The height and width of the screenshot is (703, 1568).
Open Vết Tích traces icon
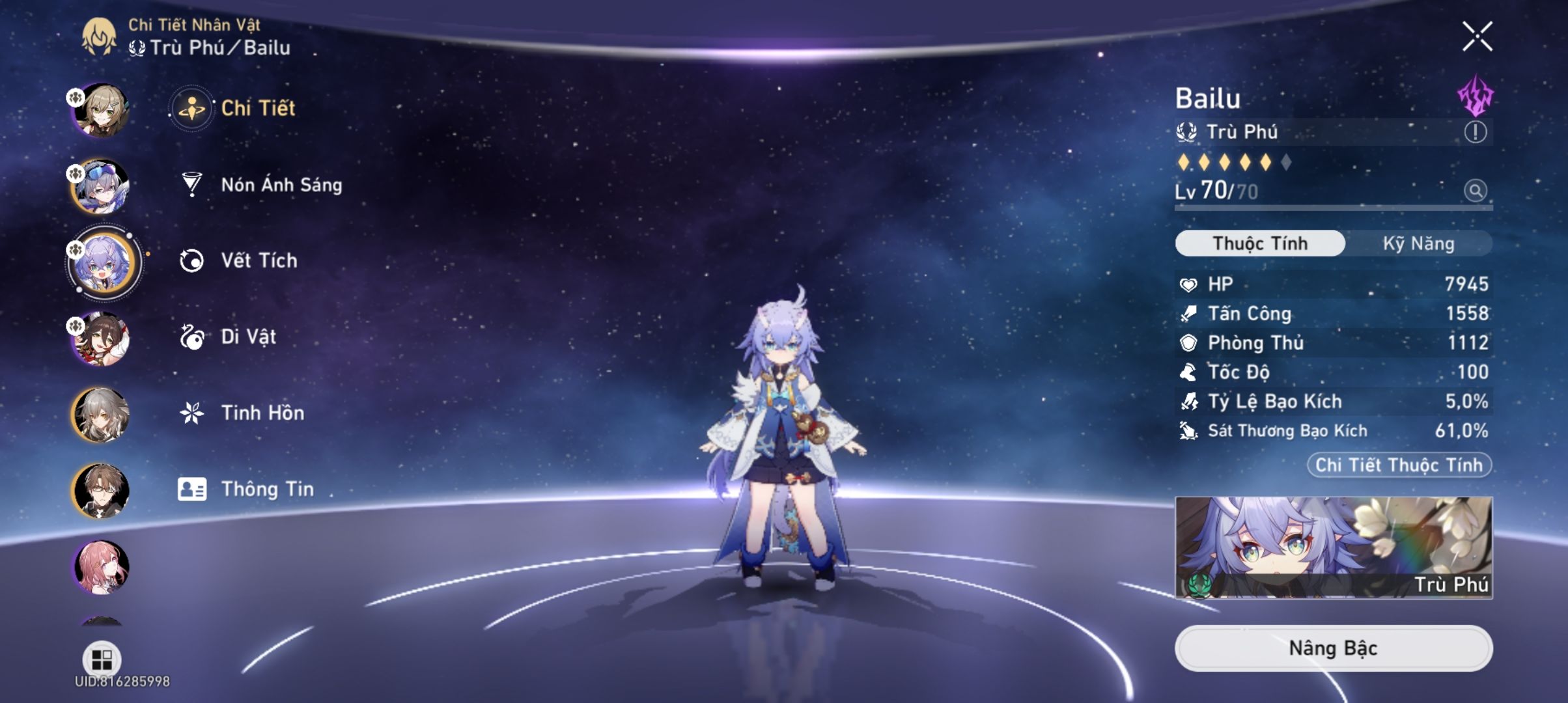(191, 260)
